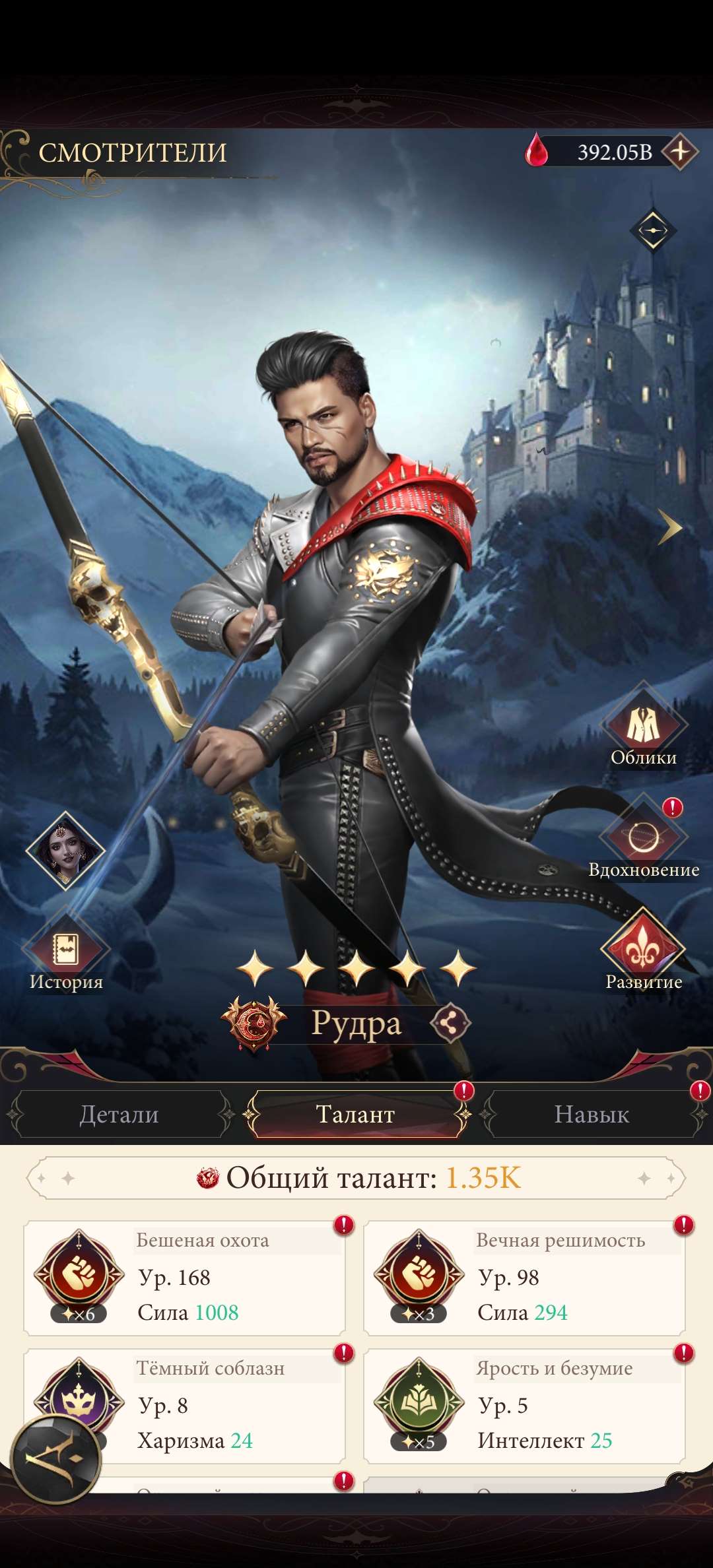Share Рудра using the share icon

[450, 1024]
